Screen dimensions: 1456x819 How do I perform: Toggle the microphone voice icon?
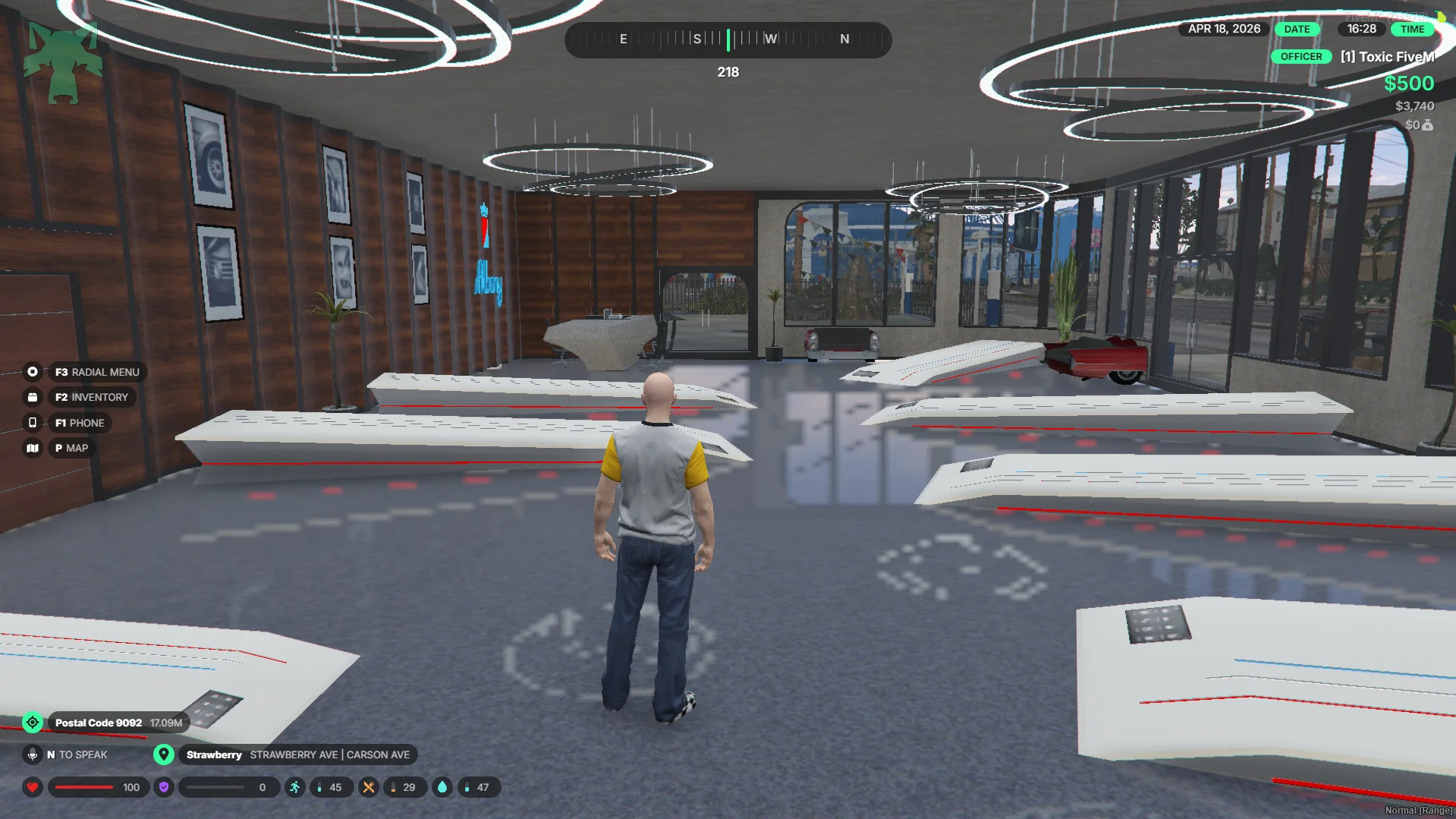pyautogui.click(x=33, y=754)
